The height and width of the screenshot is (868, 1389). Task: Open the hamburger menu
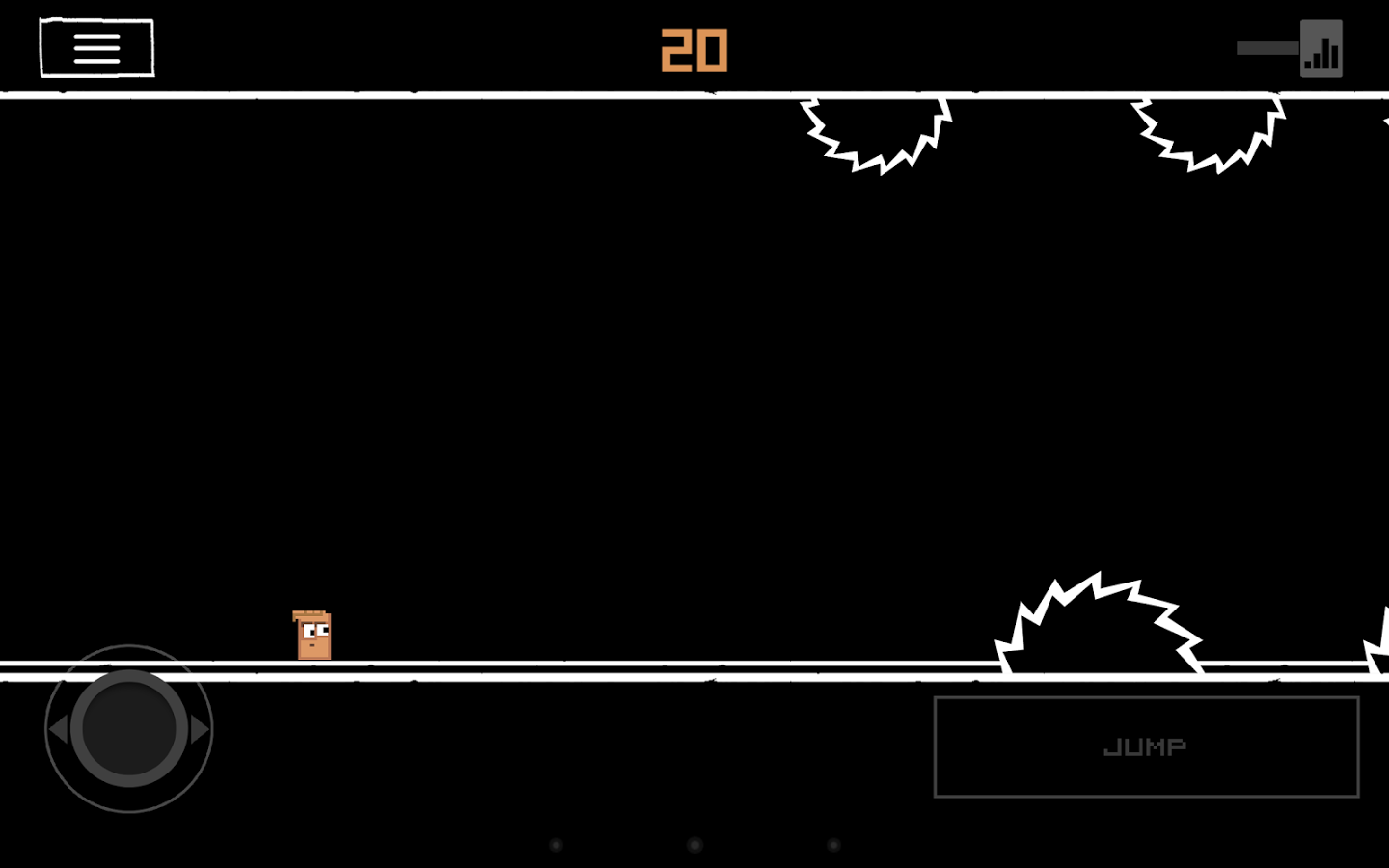(95, 47)
